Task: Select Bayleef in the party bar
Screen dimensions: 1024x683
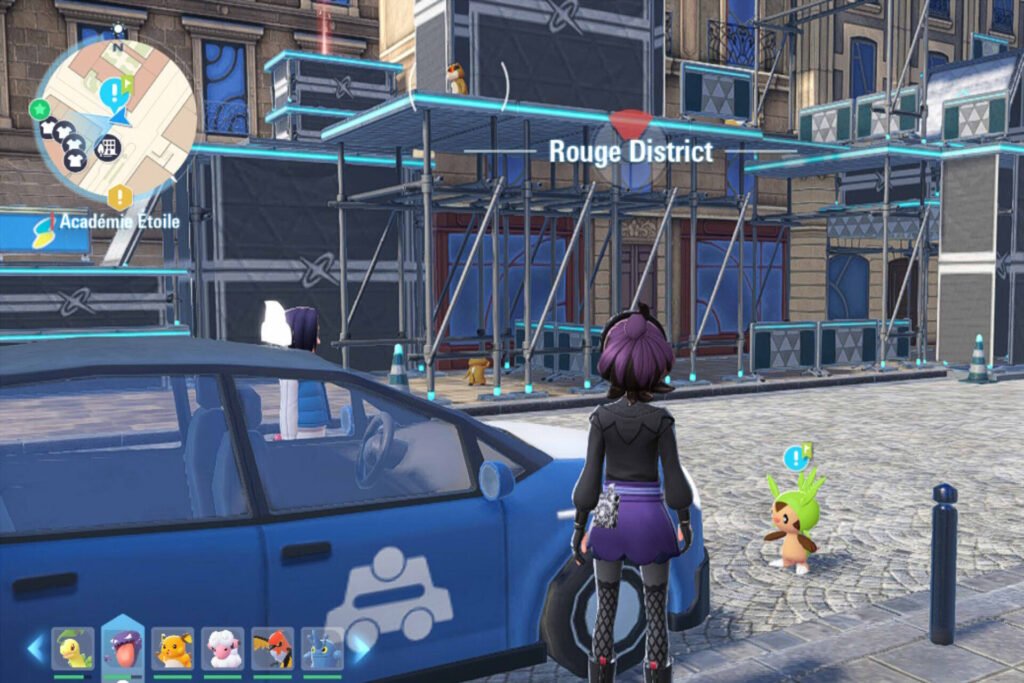Action: click(x=73, y=648)
